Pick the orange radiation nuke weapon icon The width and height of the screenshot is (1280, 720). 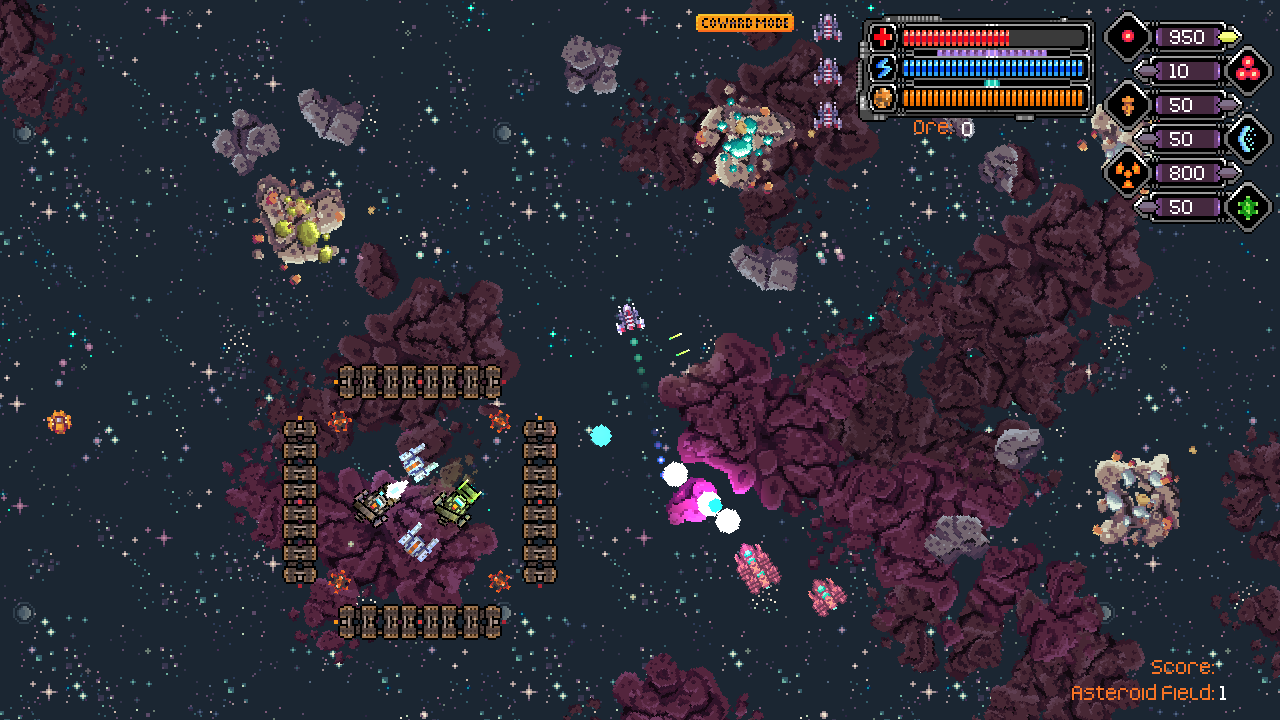tap(1127, 173)
